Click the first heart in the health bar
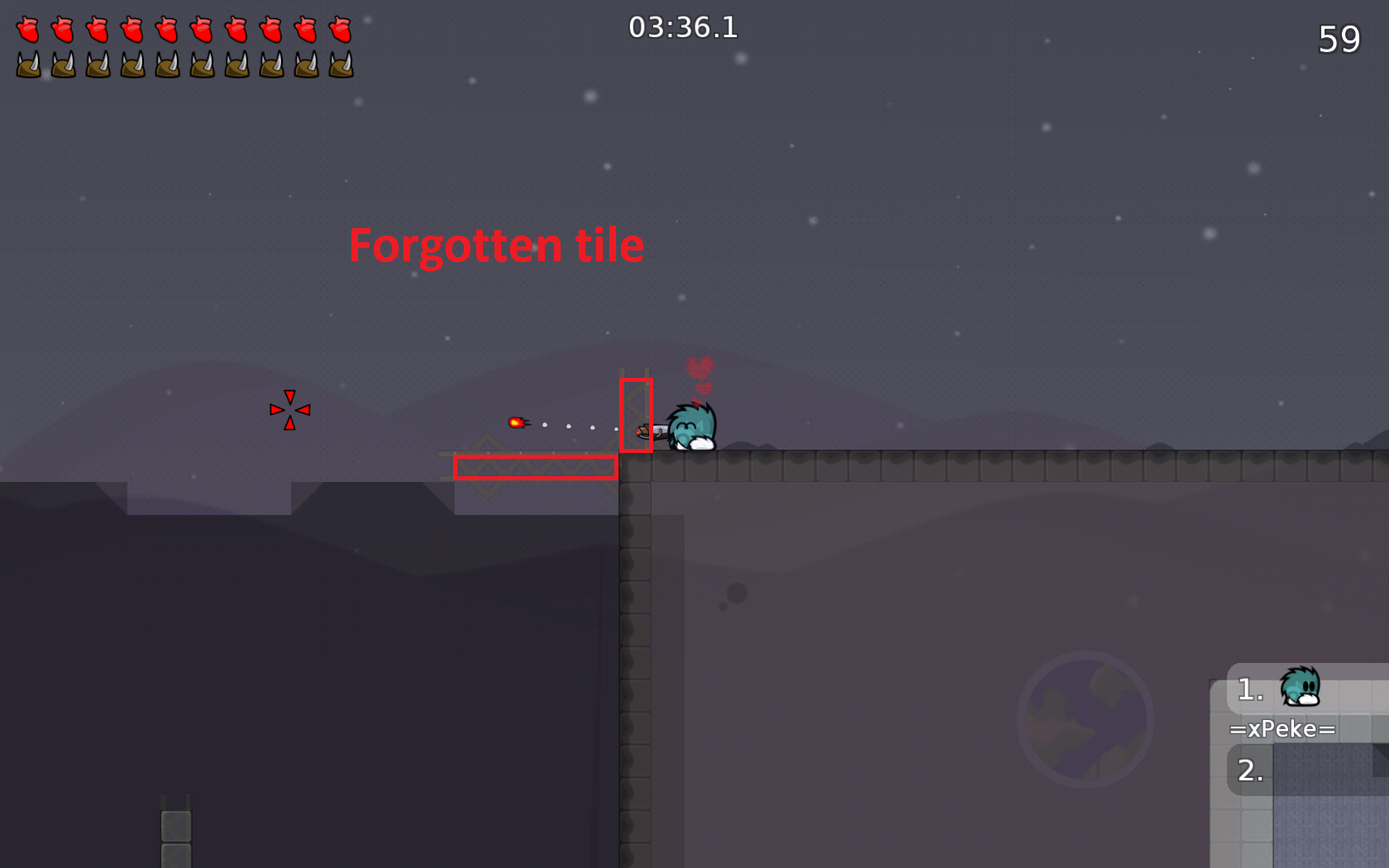 pyautogui.click(x=30, y=33)
